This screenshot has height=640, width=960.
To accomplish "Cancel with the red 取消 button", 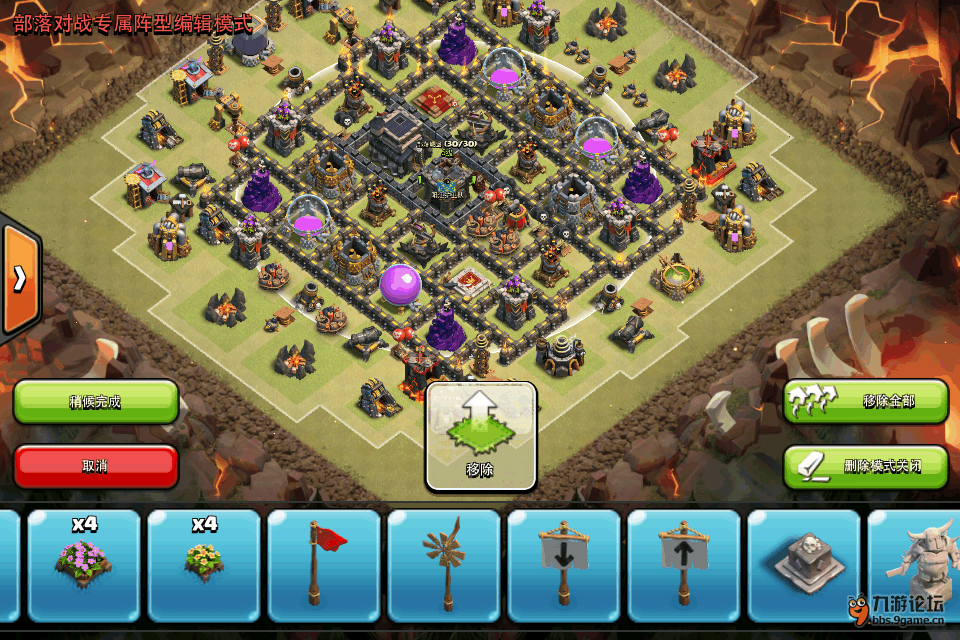I will pyautogui.click(x=96, y=466).
